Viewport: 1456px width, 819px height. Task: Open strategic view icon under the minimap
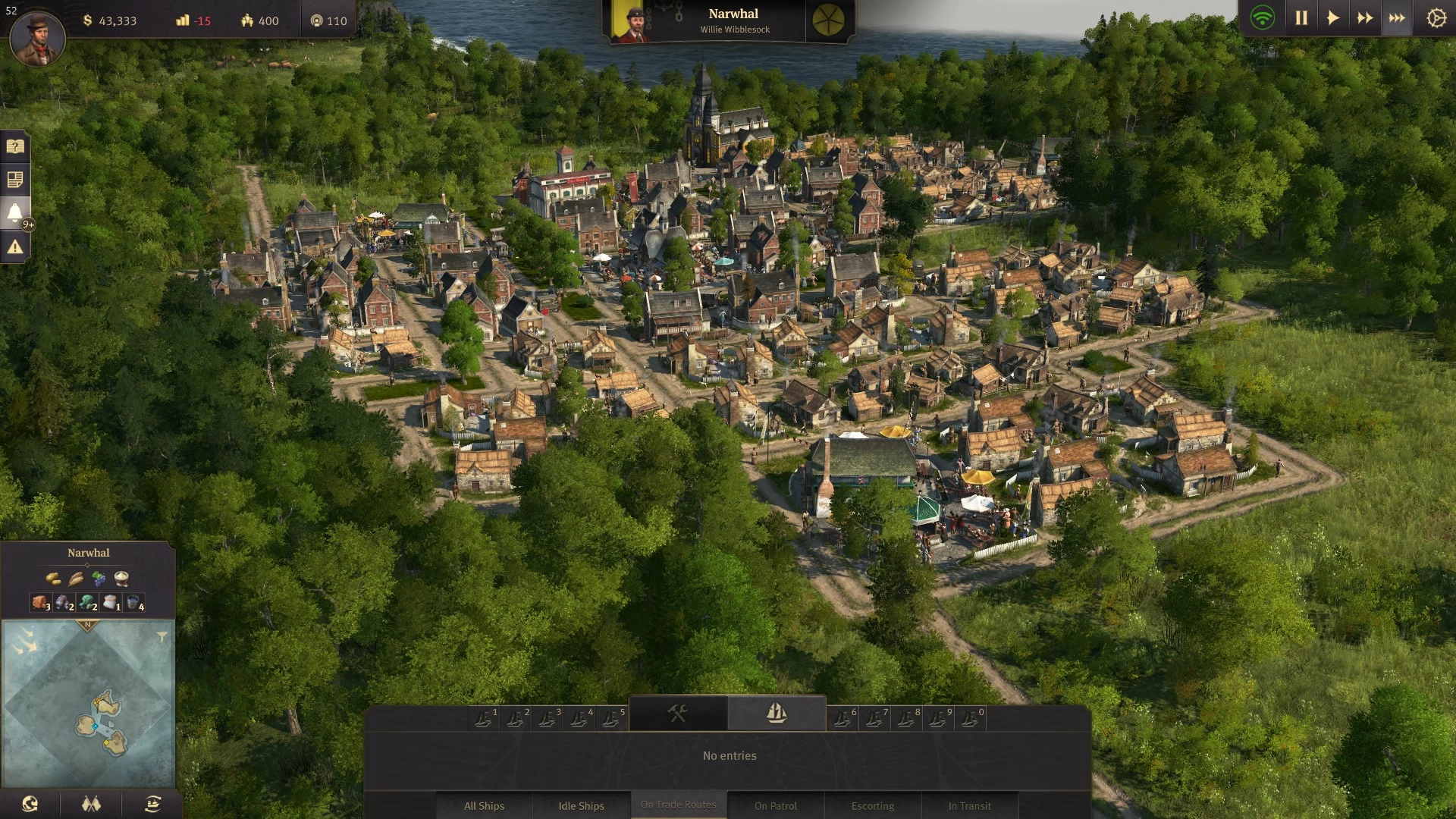(x=152, y=805)
